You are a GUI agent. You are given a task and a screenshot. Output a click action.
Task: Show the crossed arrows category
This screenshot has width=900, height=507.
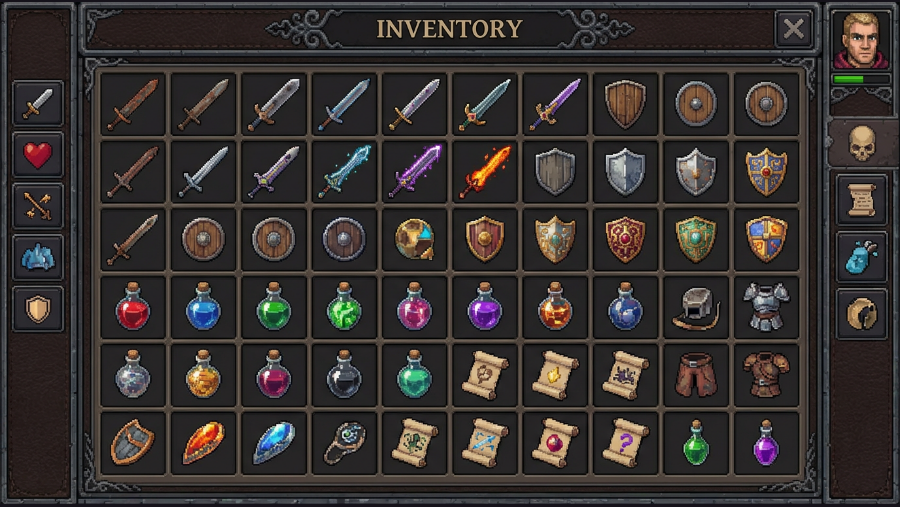pyautogui.click(x=38, y=206)
